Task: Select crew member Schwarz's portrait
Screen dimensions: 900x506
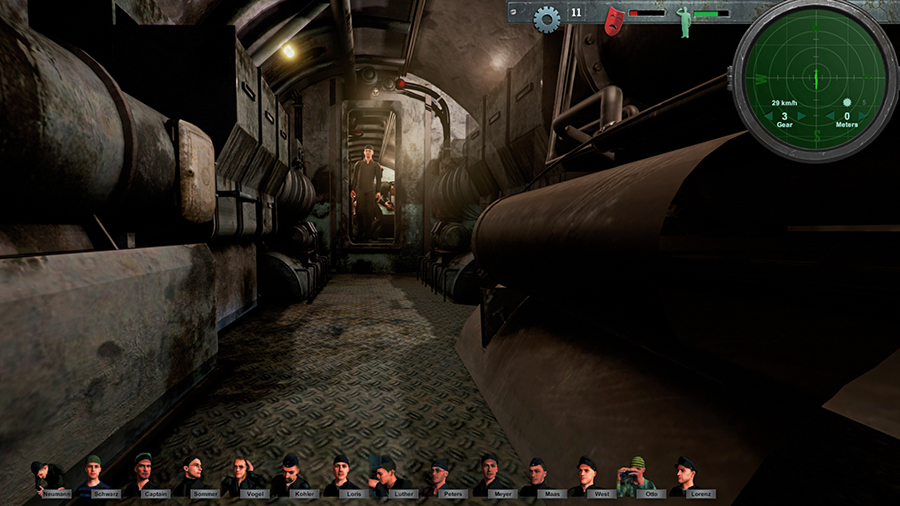Action: [x=95, y=476]
